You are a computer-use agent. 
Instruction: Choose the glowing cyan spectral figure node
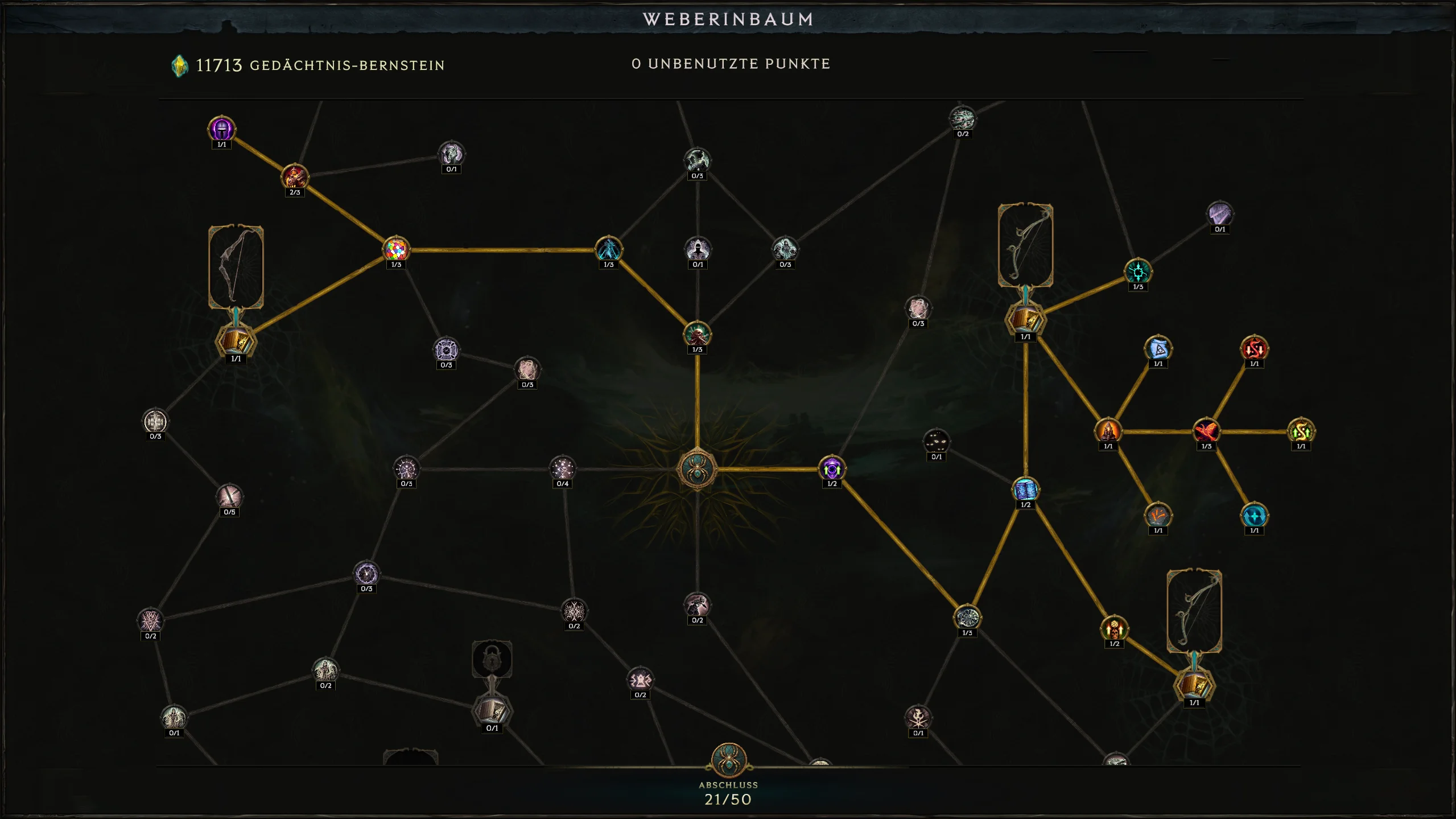[608, 249]
